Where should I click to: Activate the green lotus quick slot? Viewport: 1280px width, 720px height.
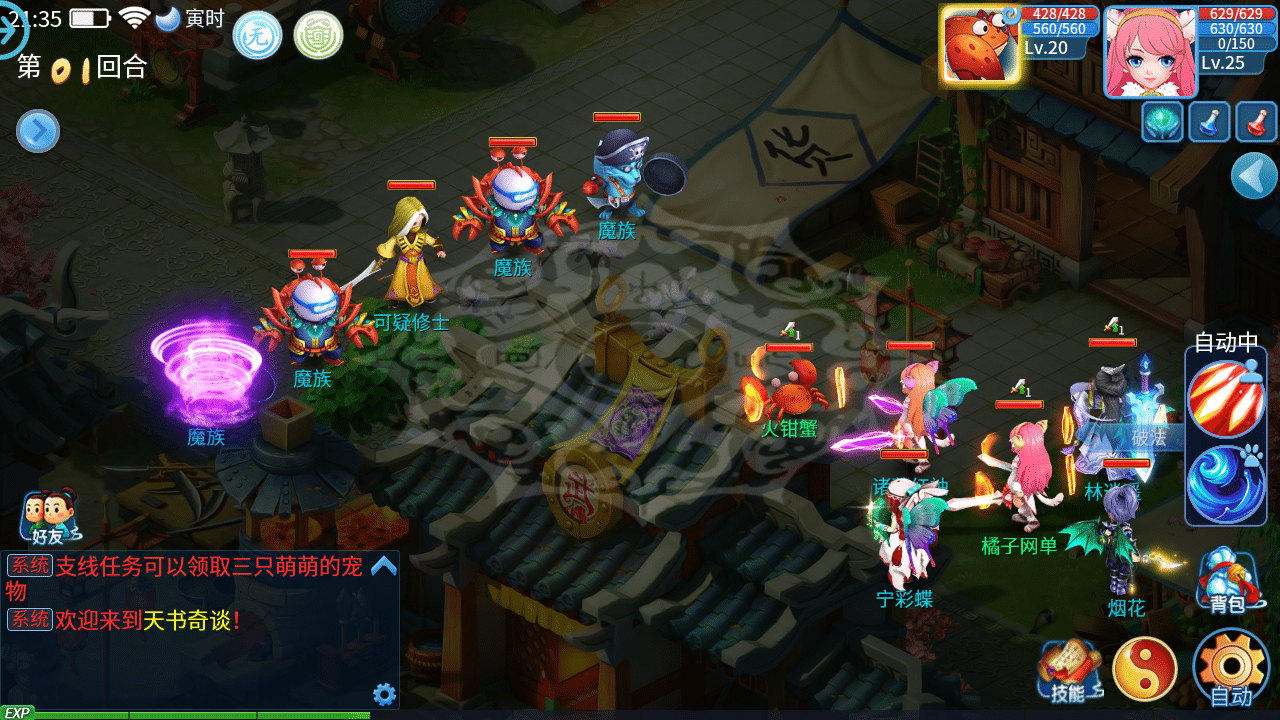coord(1163,122)
